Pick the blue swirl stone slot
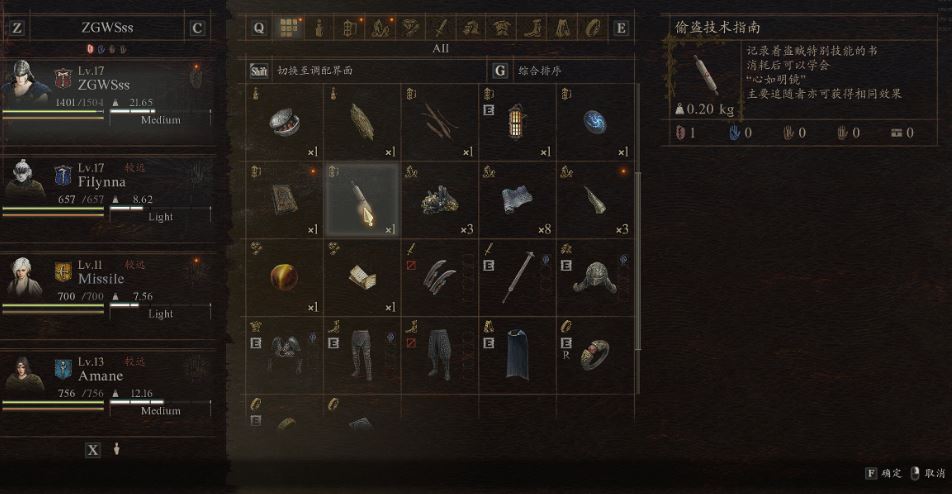Screen dimensions: 952x494 point(595,121)
